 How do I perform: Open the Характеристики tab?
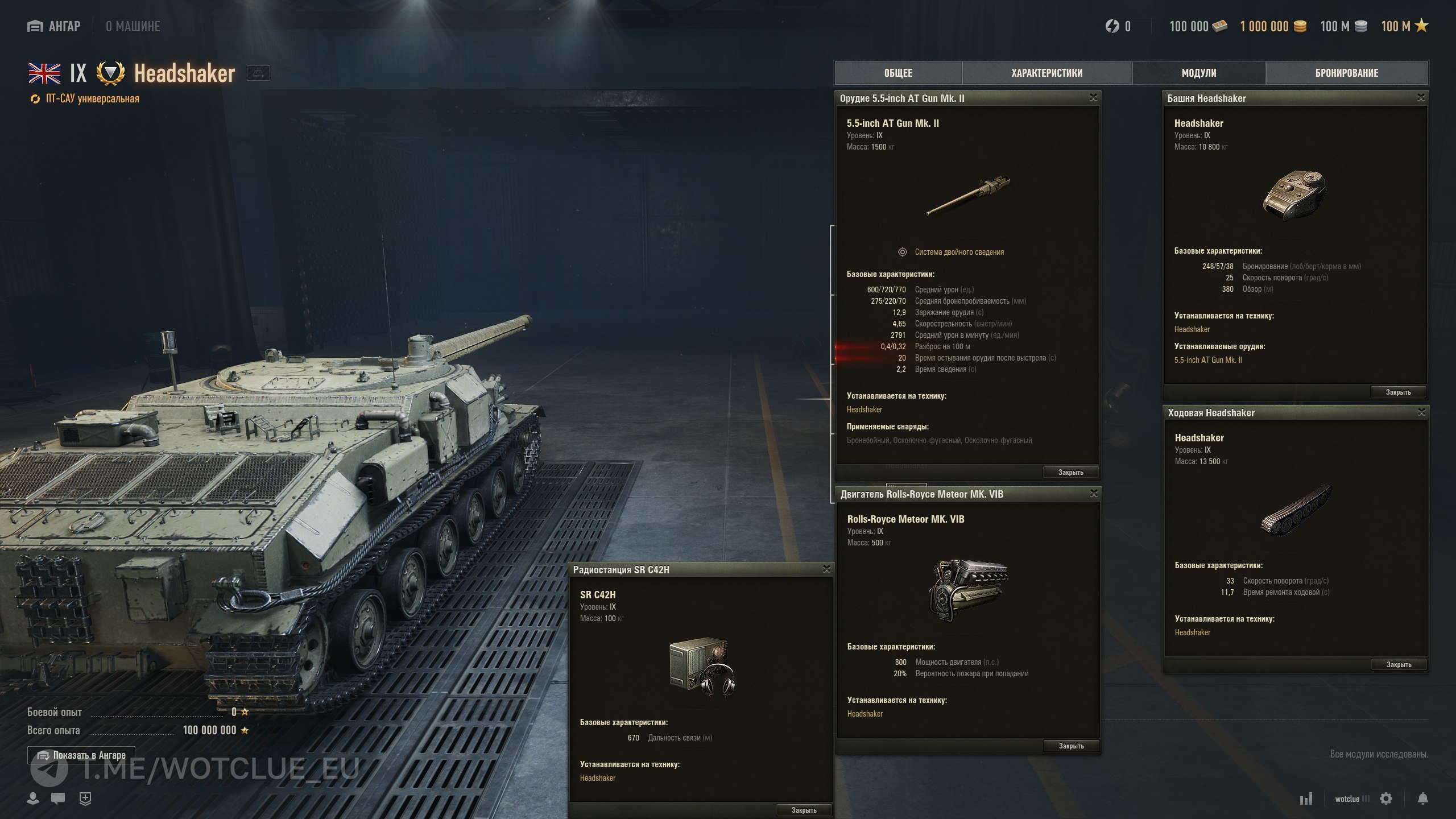(1046, 73)
